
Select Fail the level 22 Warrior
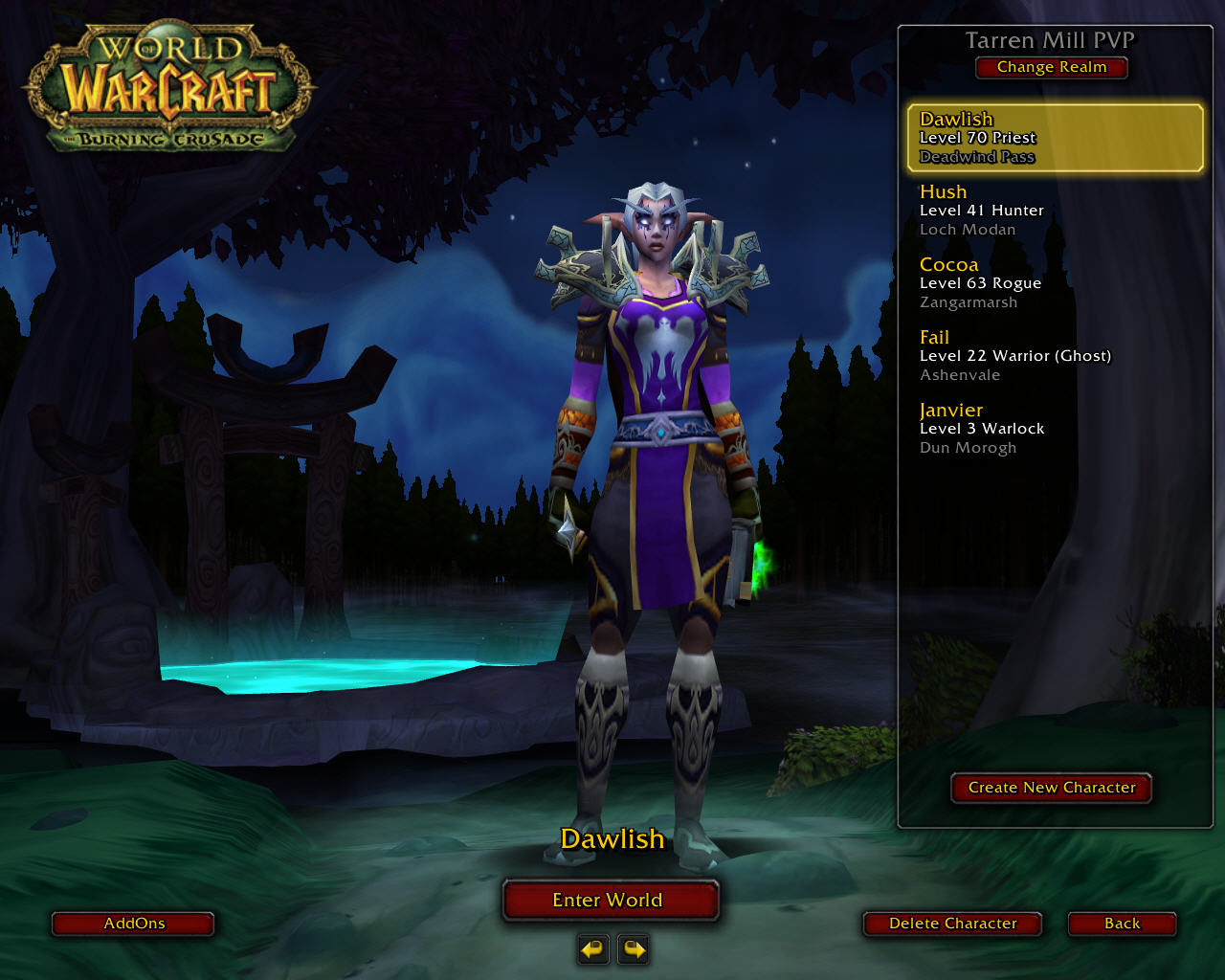[x=1053, y=356]
